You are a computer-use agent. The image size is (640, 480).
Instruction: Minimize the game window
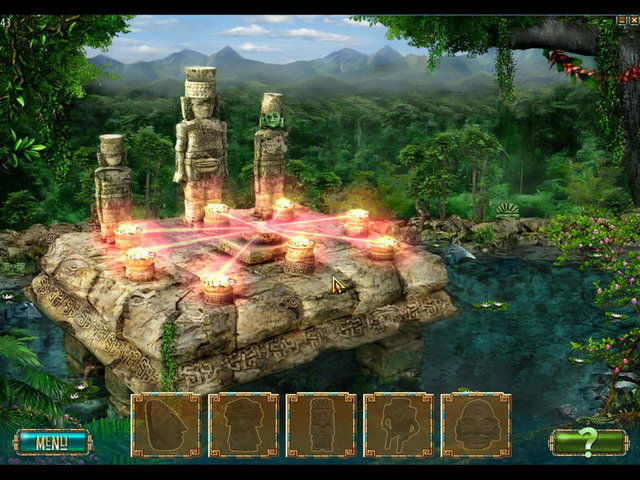[x=620, y=20]
